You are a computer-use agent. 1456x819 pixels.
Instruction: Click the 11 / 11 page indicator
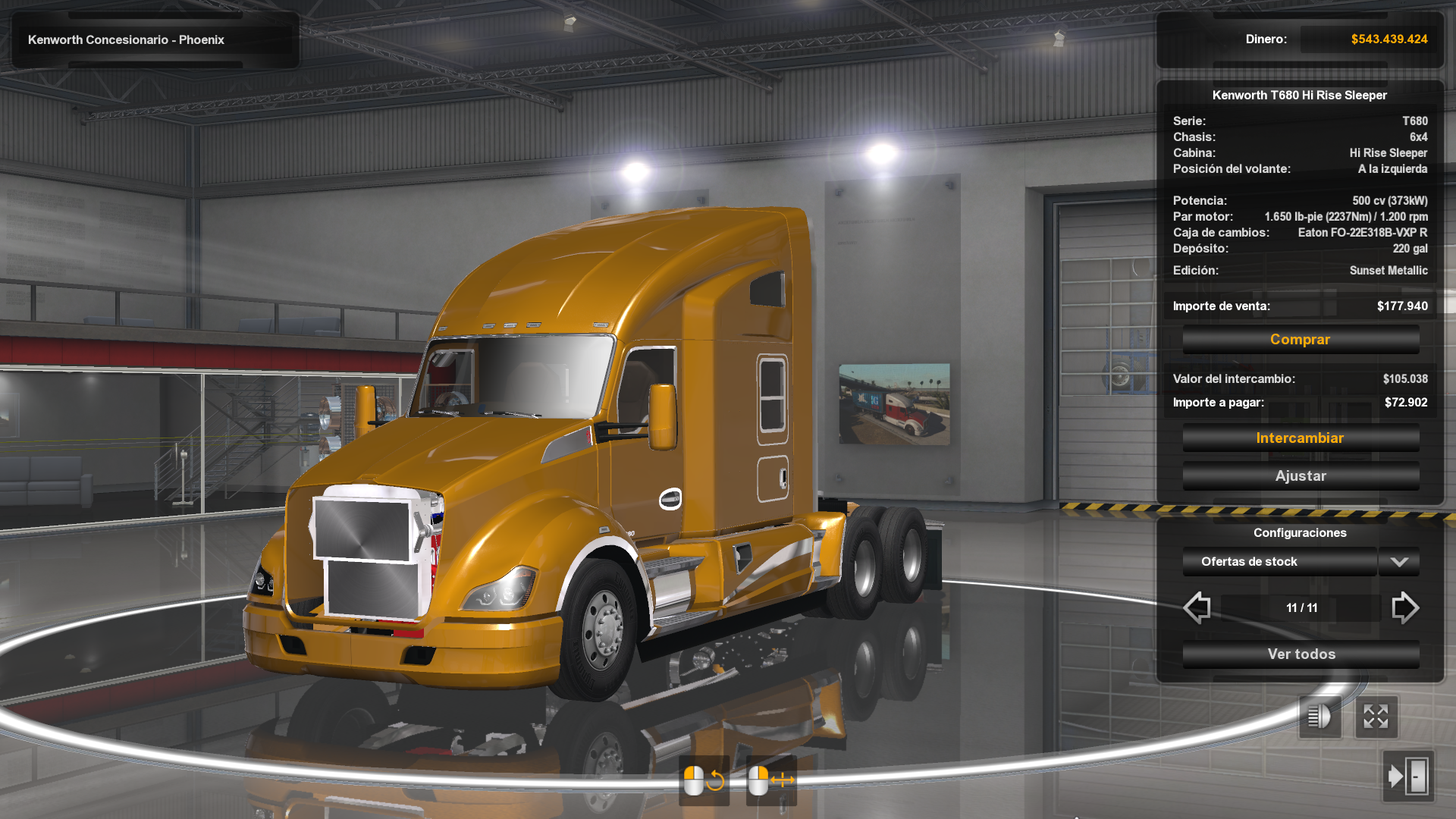[x=1301, y=607]
